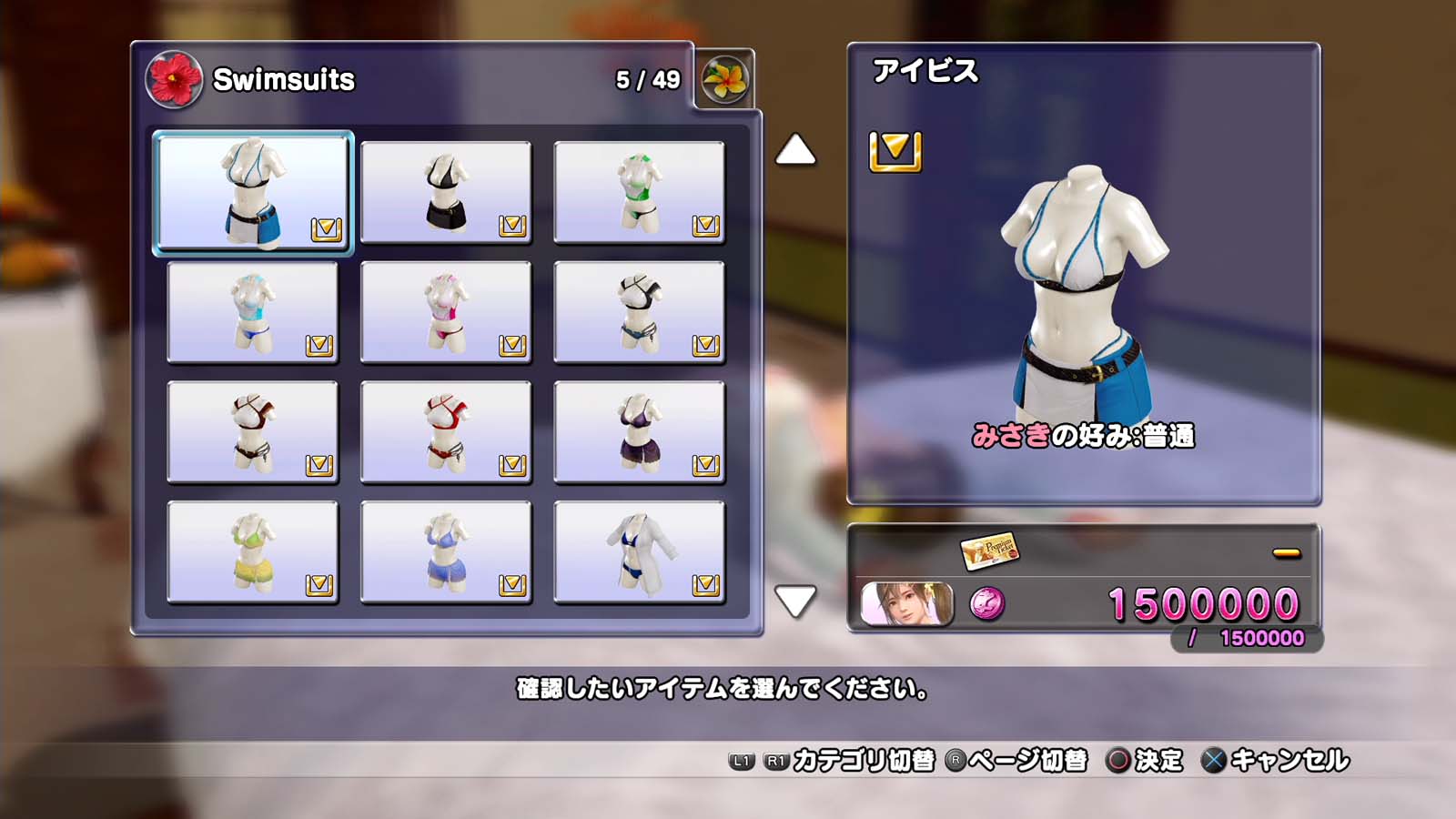Select the white and blue skirt swimsuit
The width and height of the screenshot is (1456, 819).
(252, 192)
